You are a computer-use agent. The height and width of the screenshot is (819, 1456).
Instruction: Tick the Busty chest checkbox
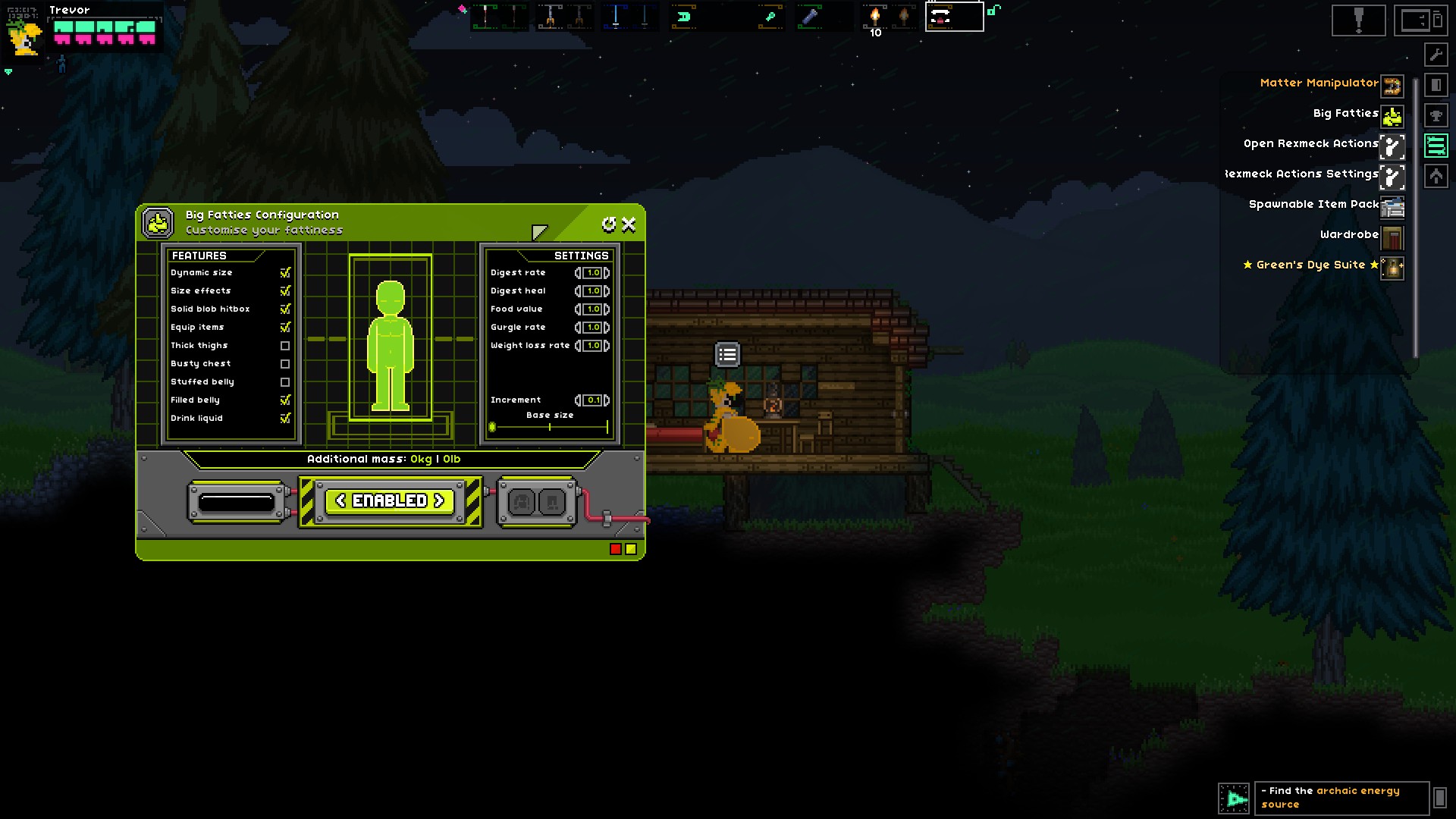click(285, 364)
